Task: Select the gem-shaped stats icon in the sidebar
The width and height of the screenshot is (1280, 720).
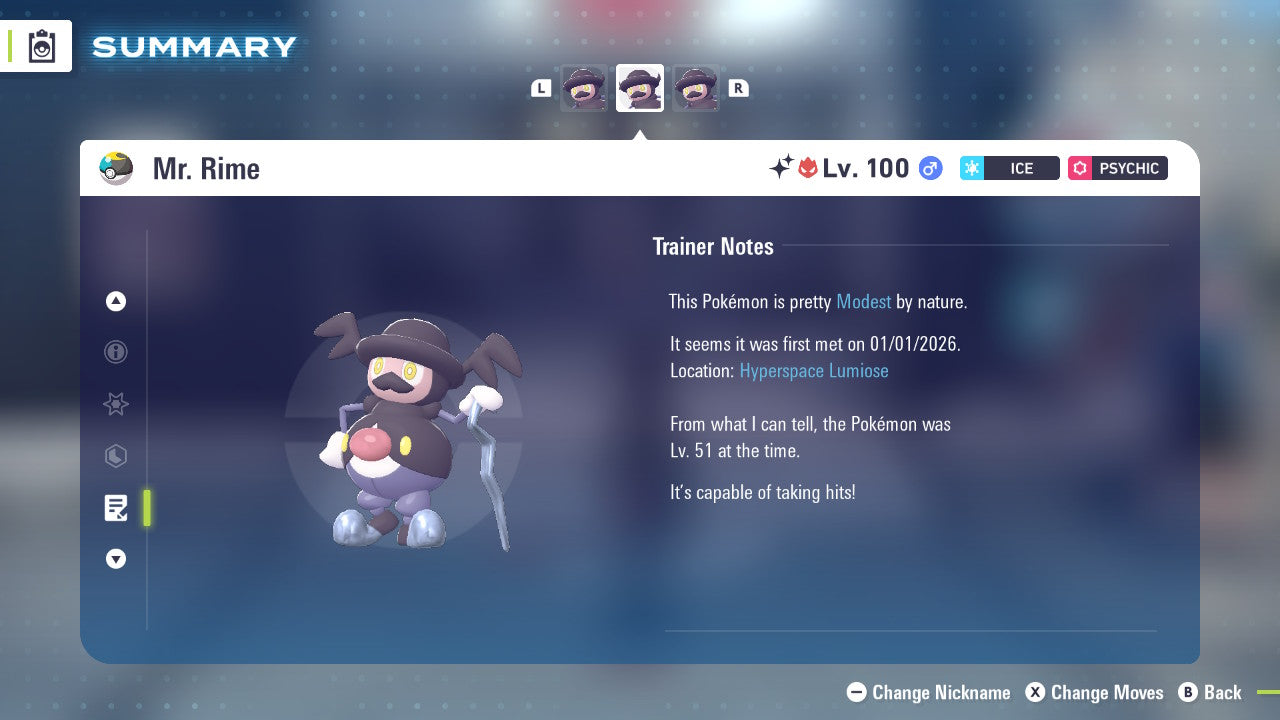Action: pyautogui.click(x=116, y=457)
